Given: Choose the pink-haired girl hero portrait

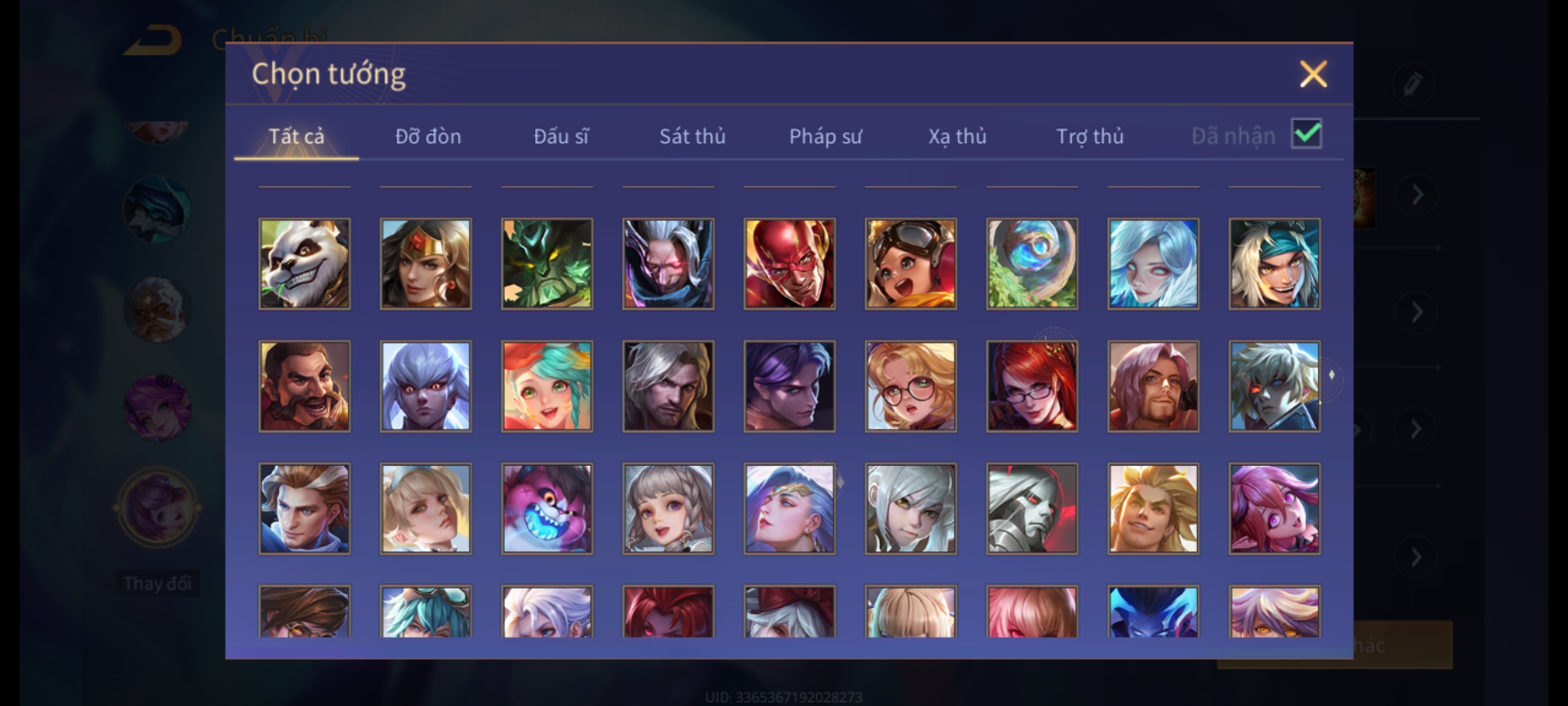Looking at the screenshot, I should tap(1274, 509).
